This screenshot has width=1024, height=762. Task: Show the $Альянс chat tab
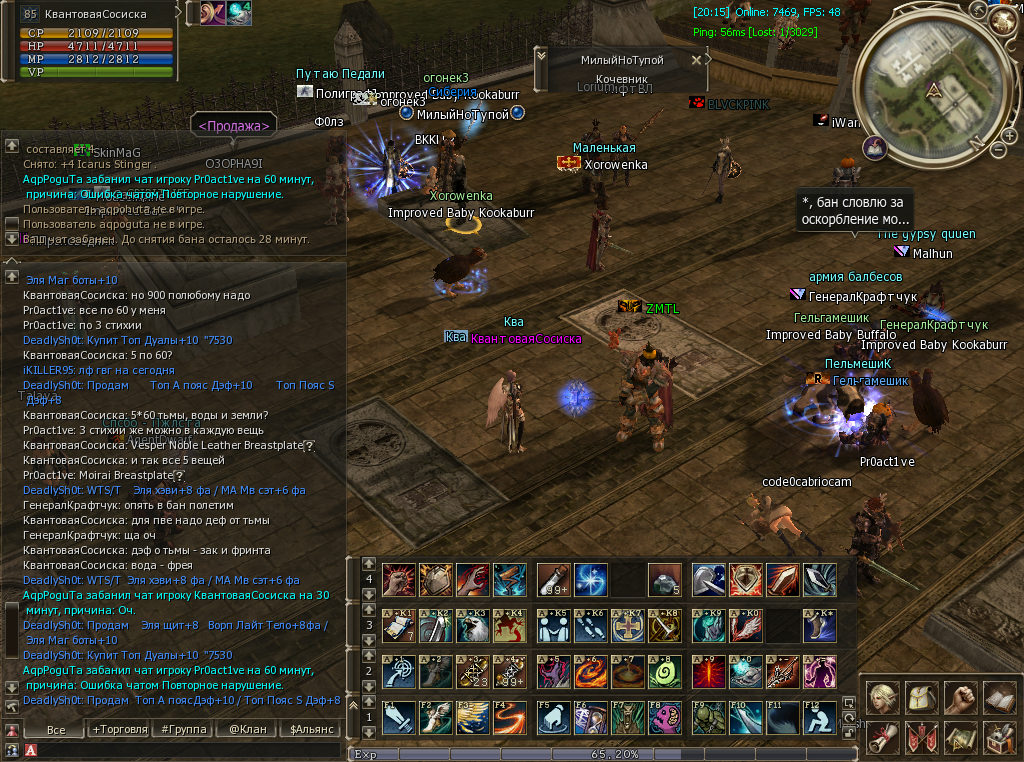pos(312,730)
